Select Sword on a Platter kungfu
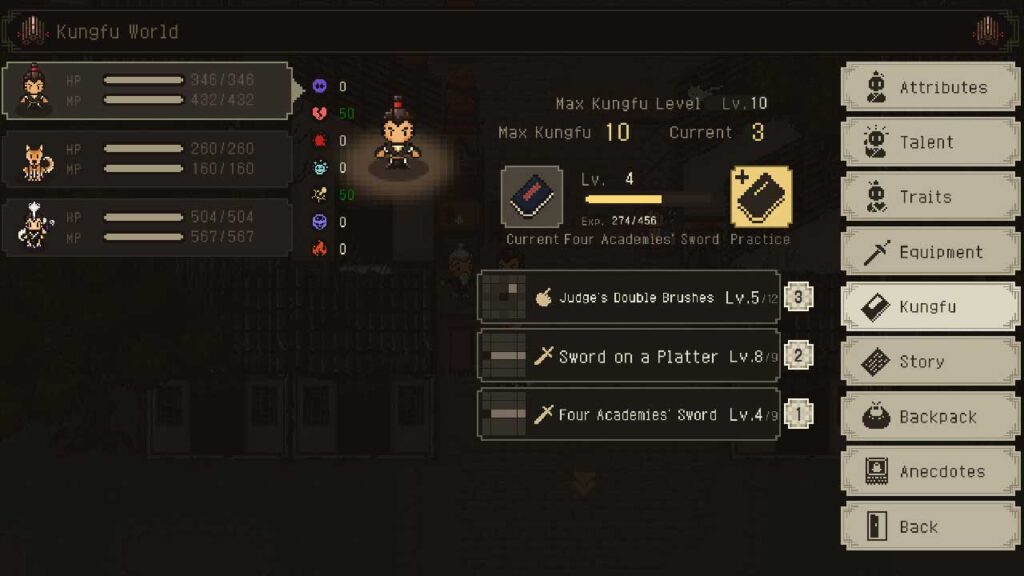This screenshot has height=576, width=1024. pyautogui.click(x=629, y=357)
